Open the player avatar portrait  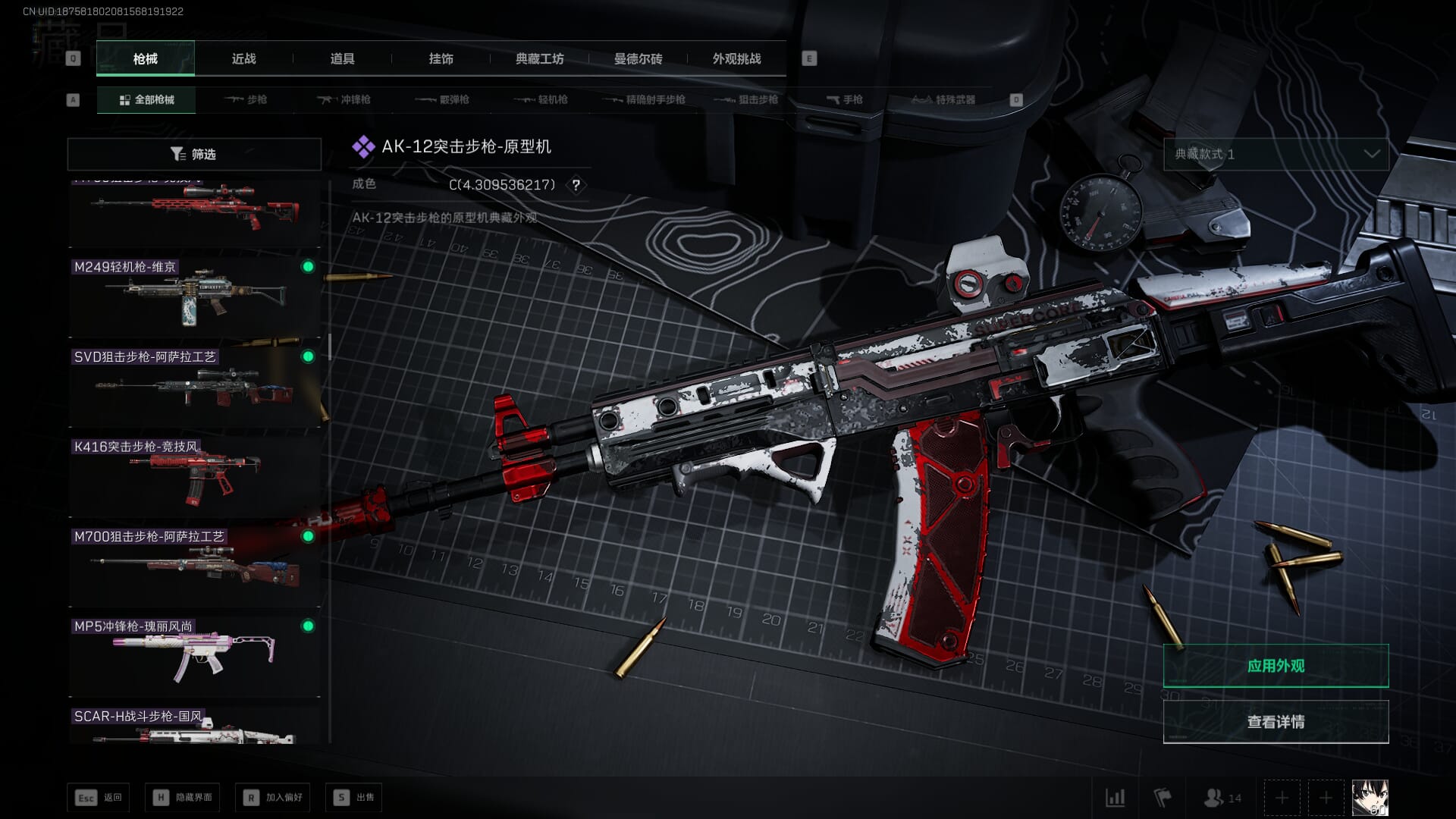1370,798
